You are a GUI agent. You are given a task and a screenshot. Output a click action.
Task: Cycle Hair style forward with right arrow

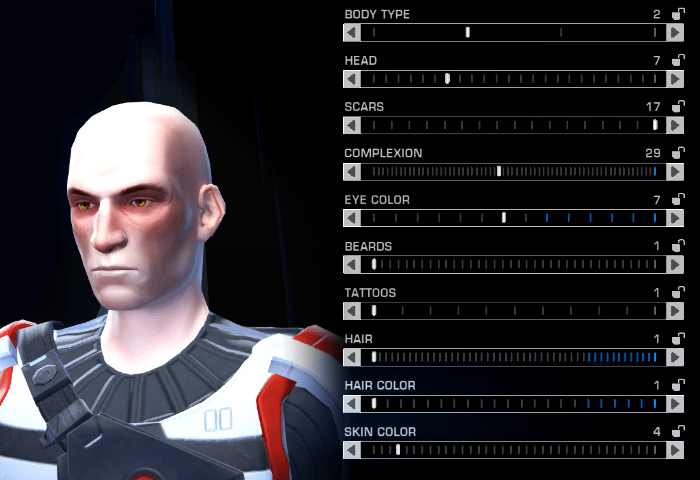pos(676,357)
